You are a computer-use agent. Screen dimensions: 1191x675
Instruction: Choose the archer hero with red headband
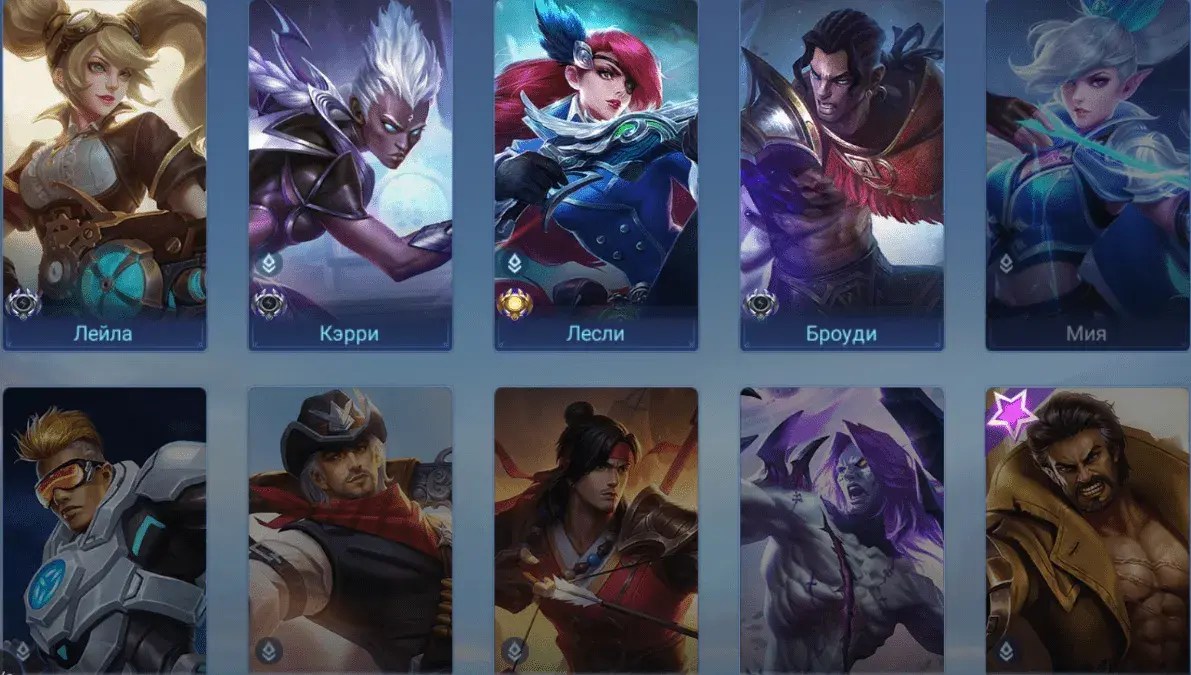point(596,530)
